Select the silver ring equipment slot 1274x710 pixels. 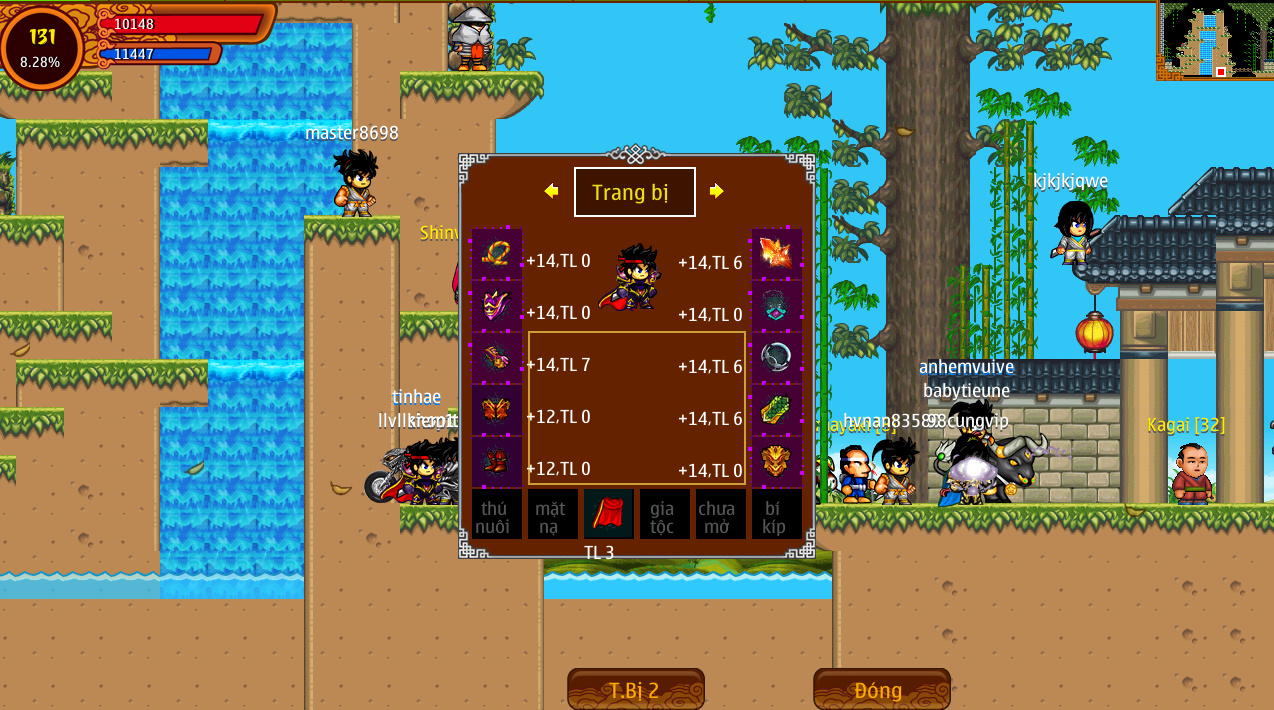[777, 358]
